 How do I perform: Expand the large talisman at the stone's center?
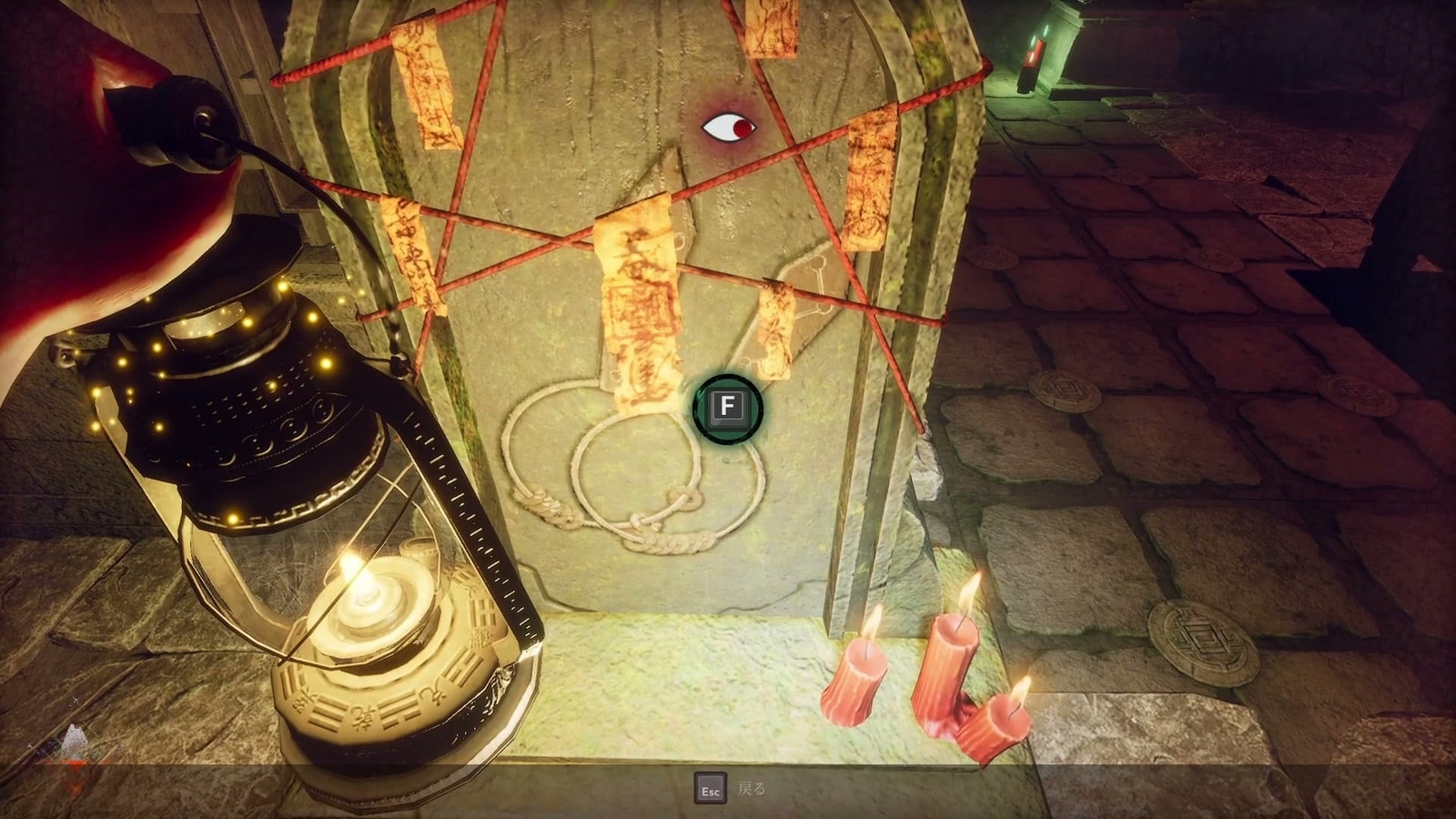[x=637, y=309]
